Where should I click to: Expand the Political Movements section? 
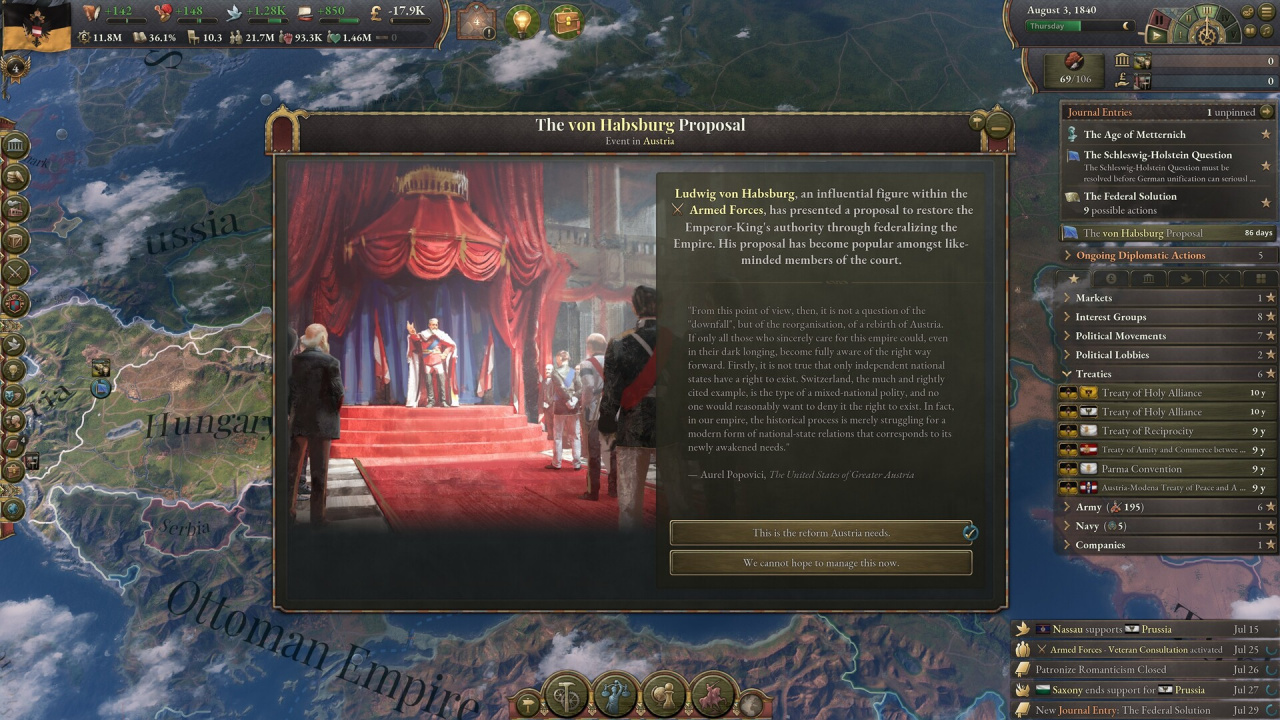tap(1120, 336)
